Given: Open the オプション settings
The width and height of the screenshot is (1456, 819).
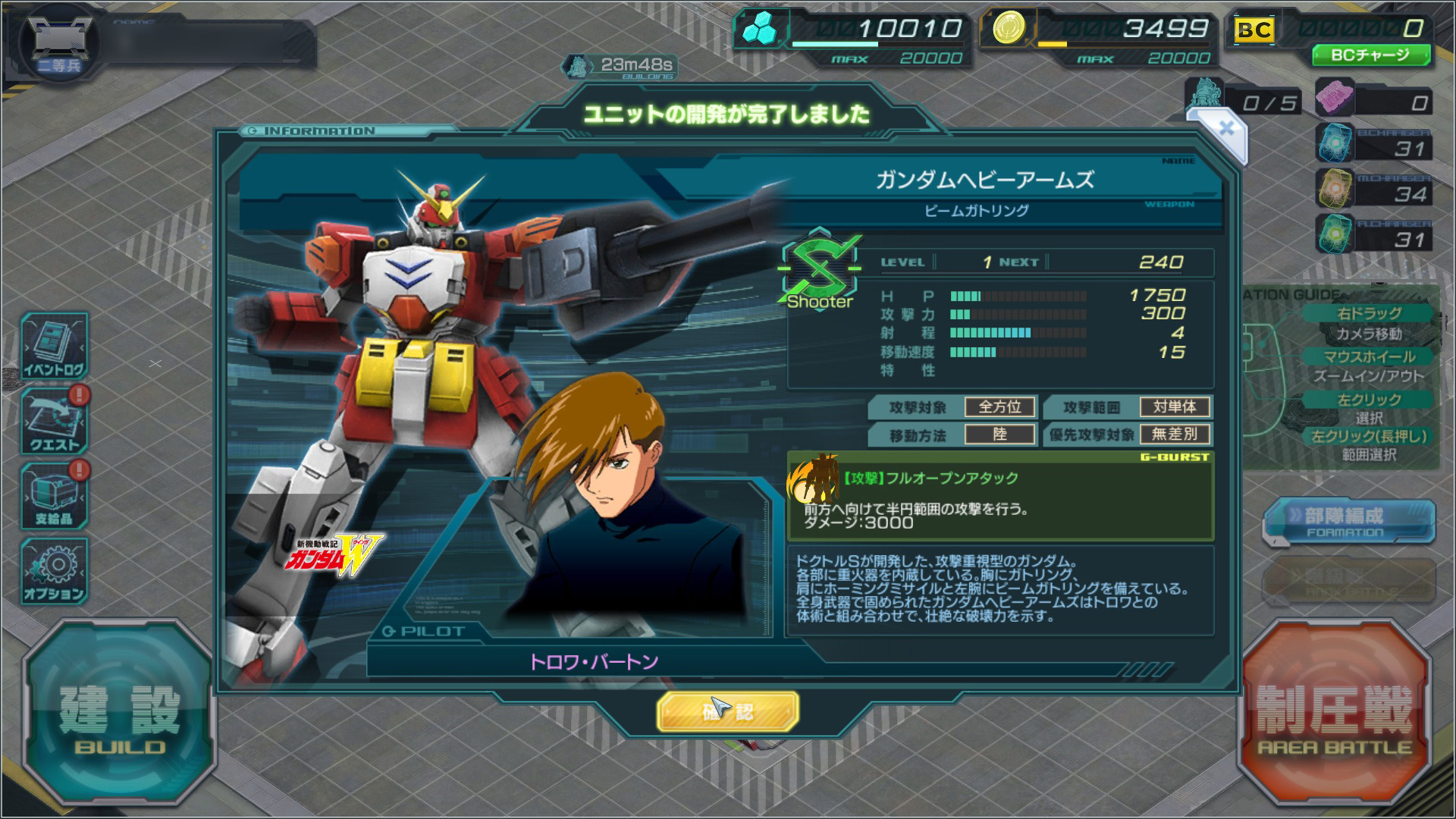Looking at the screenshot, I should (x=54, y=570).
